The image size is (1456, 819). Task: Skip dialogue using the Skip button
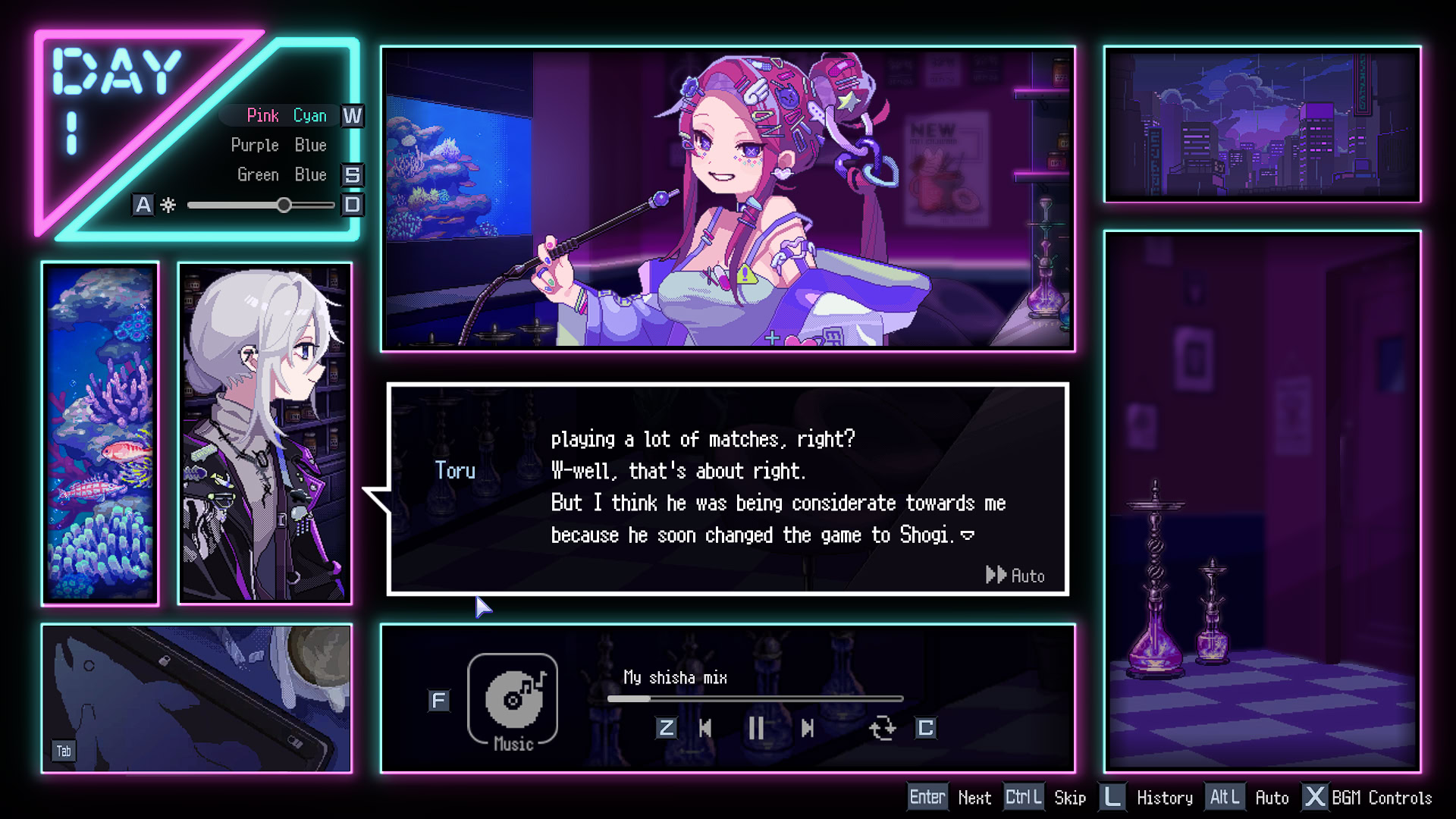(1069, 798)
